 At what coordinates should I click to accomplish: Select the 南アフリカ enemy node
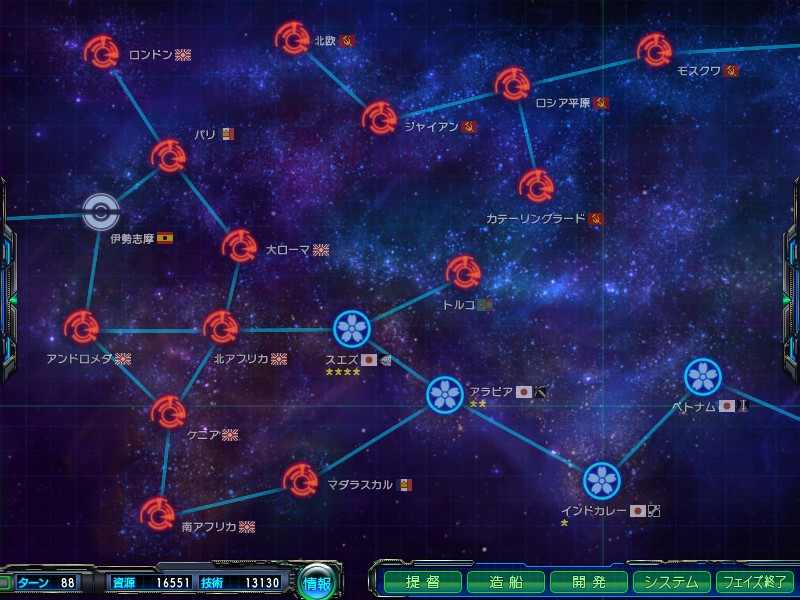(x=157, y=514)
